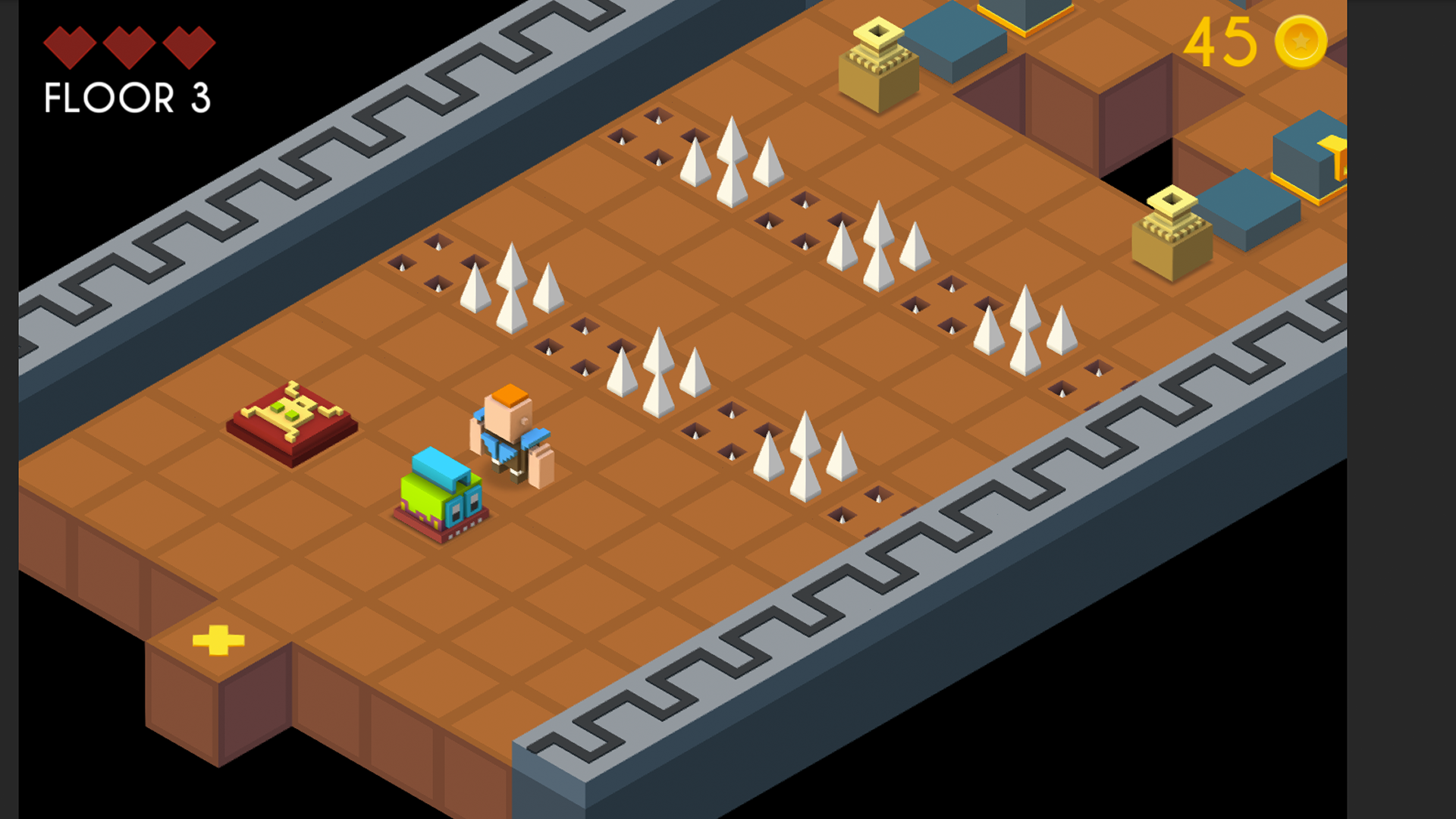Image resolution: width=1456 pixels, height=819 pixels.
Task: Click the yellow plus tile on the ledge
Action: (219, 641)
